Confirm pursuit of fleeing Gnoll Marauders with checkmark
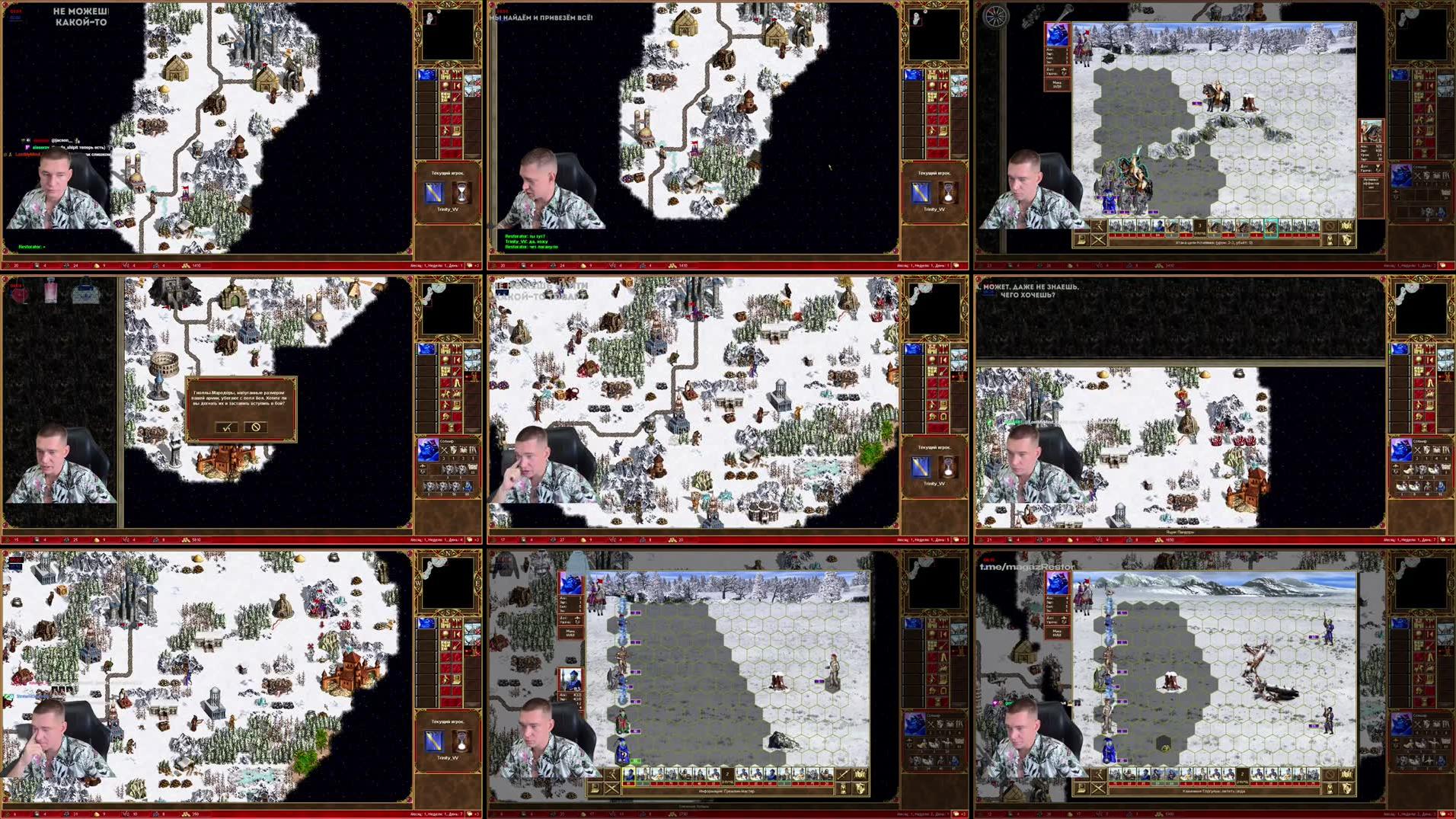Image resolution: width=1456 pixels, height=819 pixels. [x=224, y=427]
